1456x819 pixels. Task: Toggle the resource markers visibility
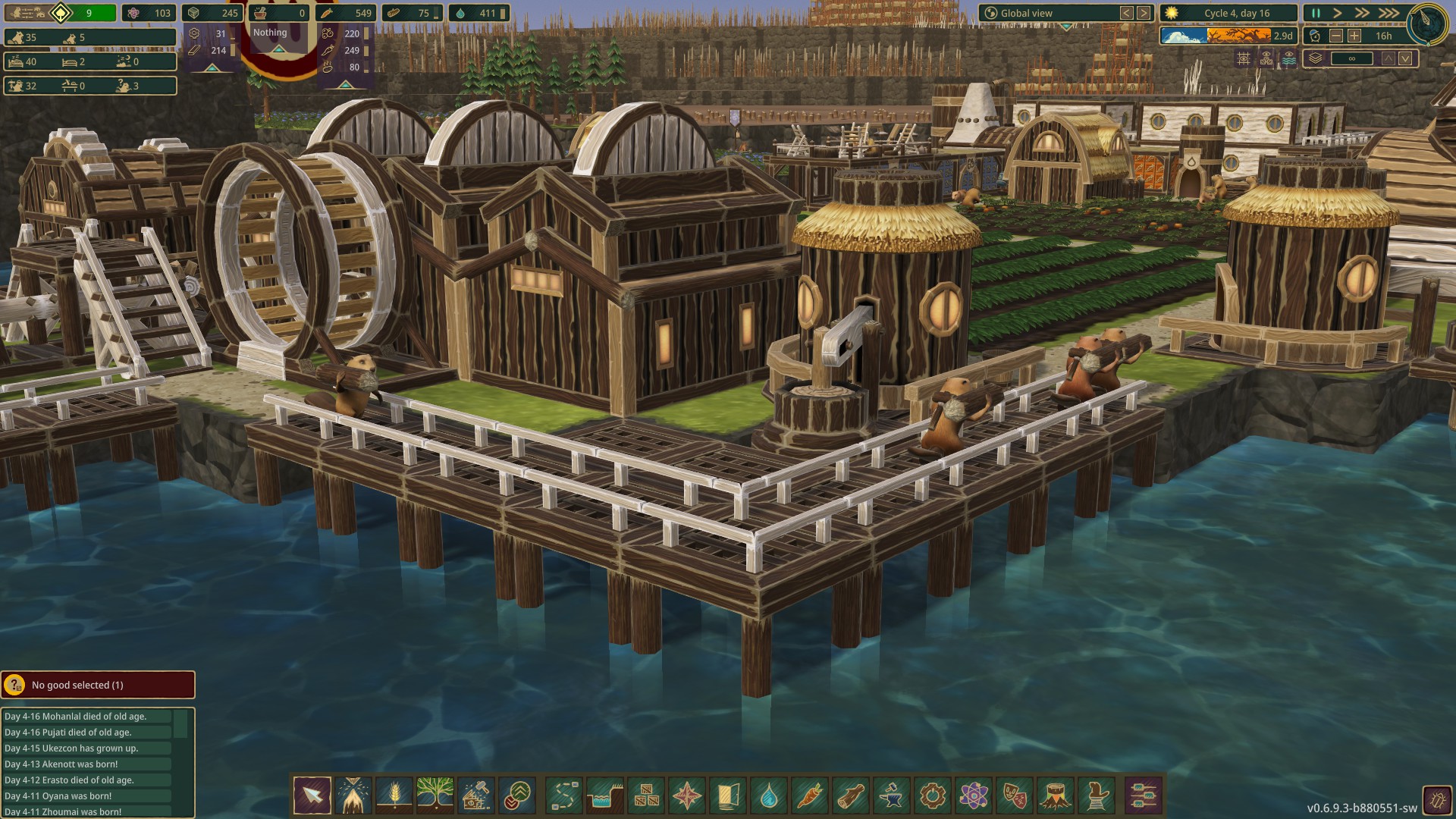point(1266,58)
